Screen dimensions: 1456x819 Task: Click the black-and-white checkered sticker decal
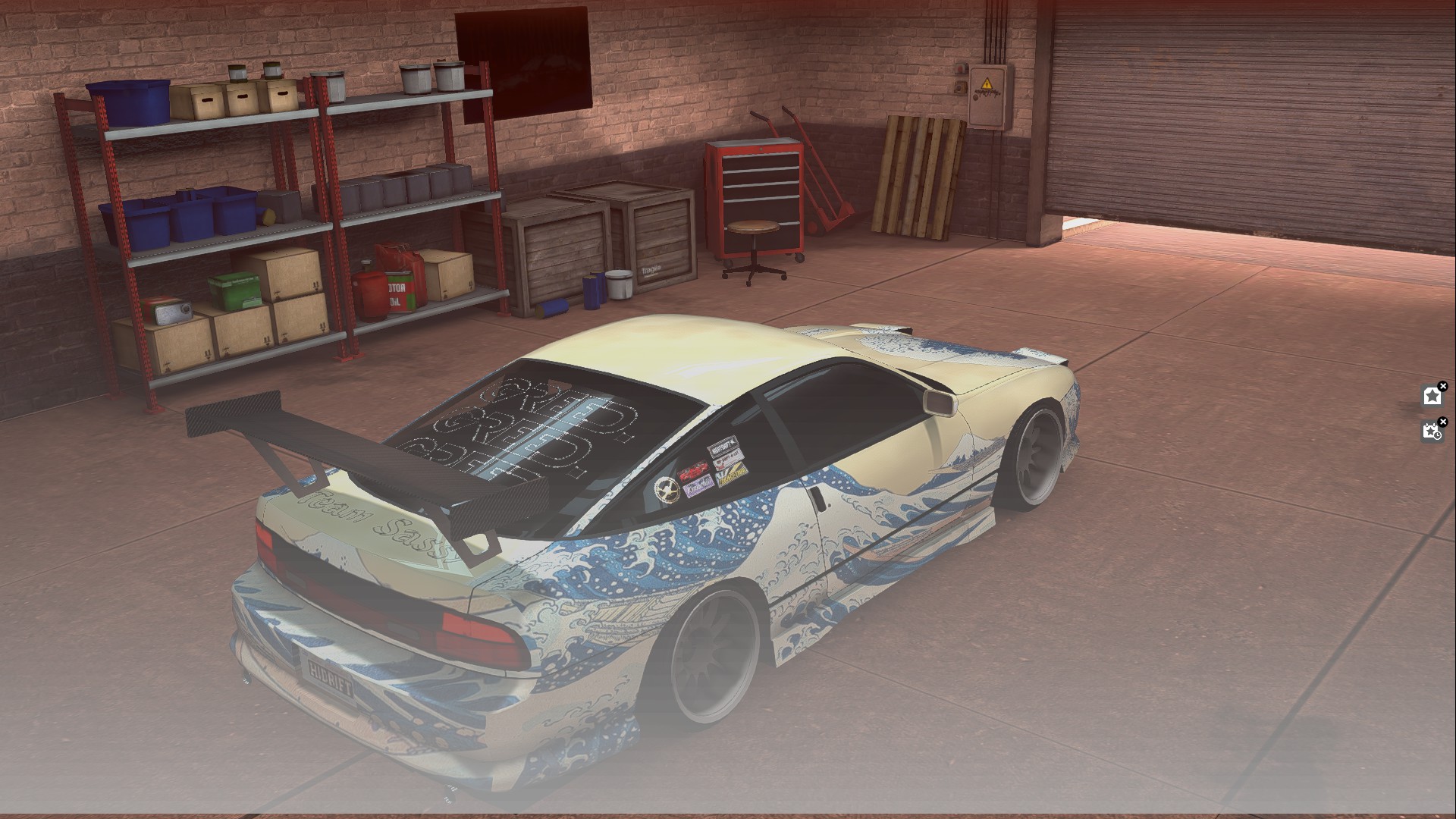coord(724,447)
